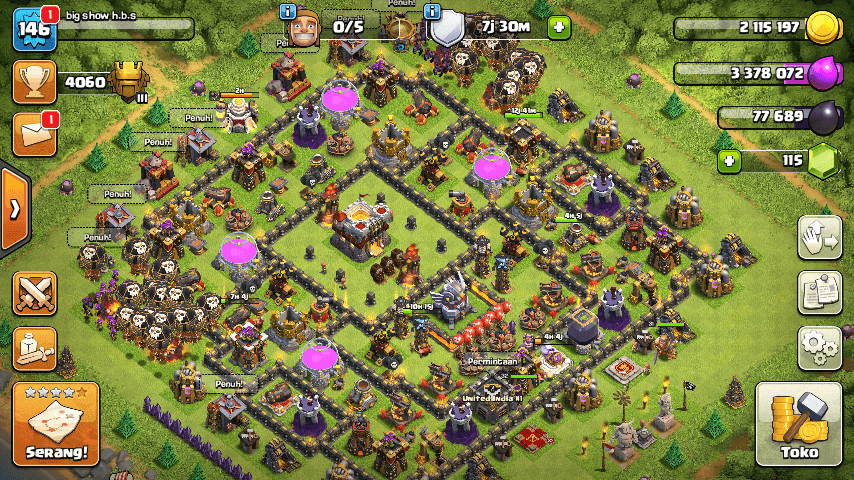This screenshot has height=480, width=854.
Task: Show shield info icon details
Action: pyautogui.click(x=433, y=11)
